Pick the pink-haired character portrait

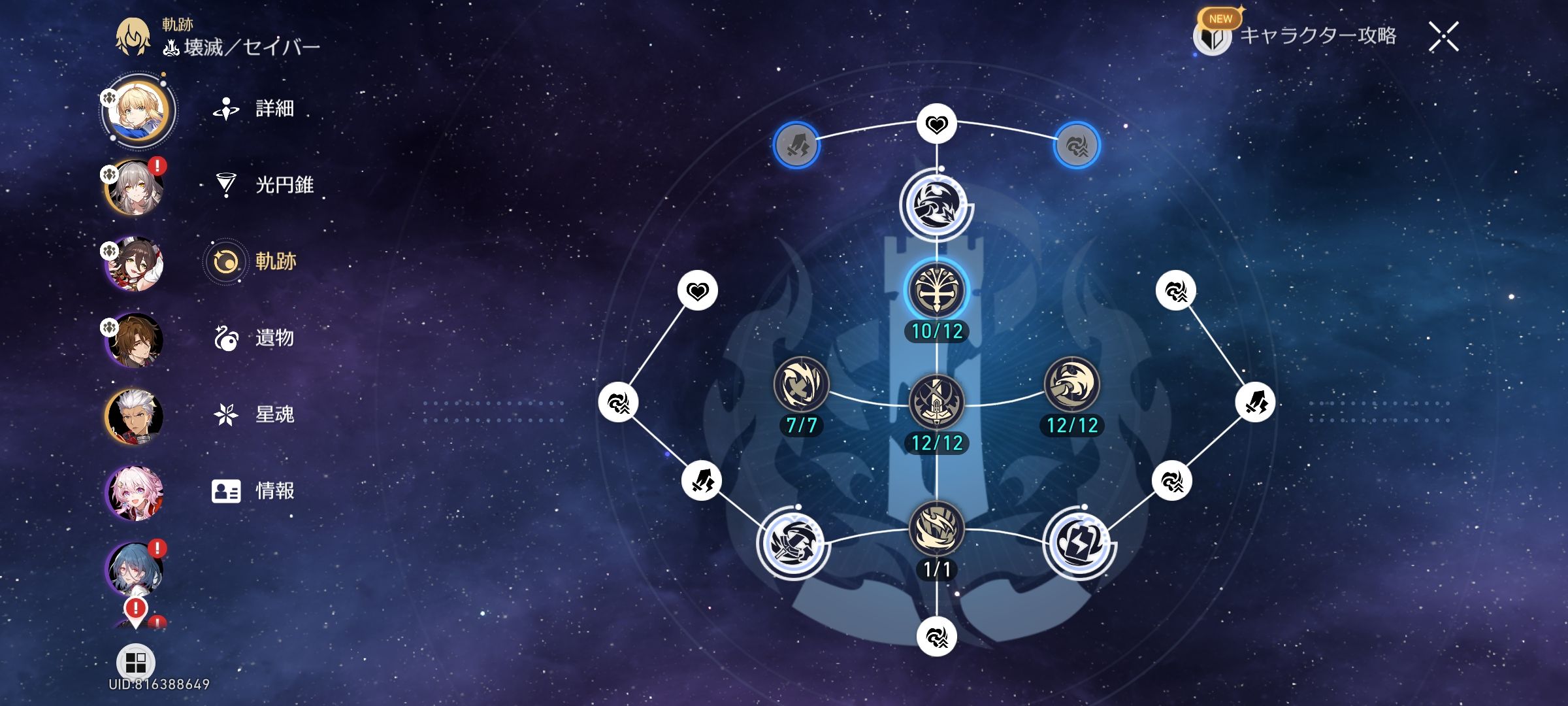[x=135, y=493]
